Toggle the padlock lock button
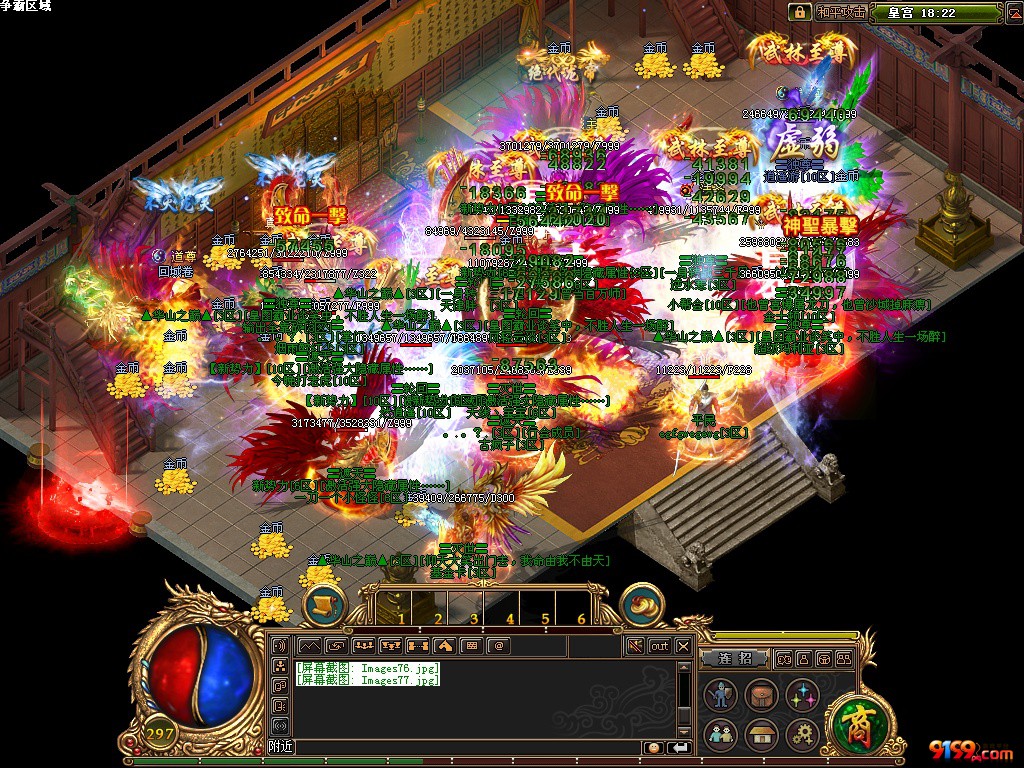The image size is (1024, 768). (x=799, y=13)
